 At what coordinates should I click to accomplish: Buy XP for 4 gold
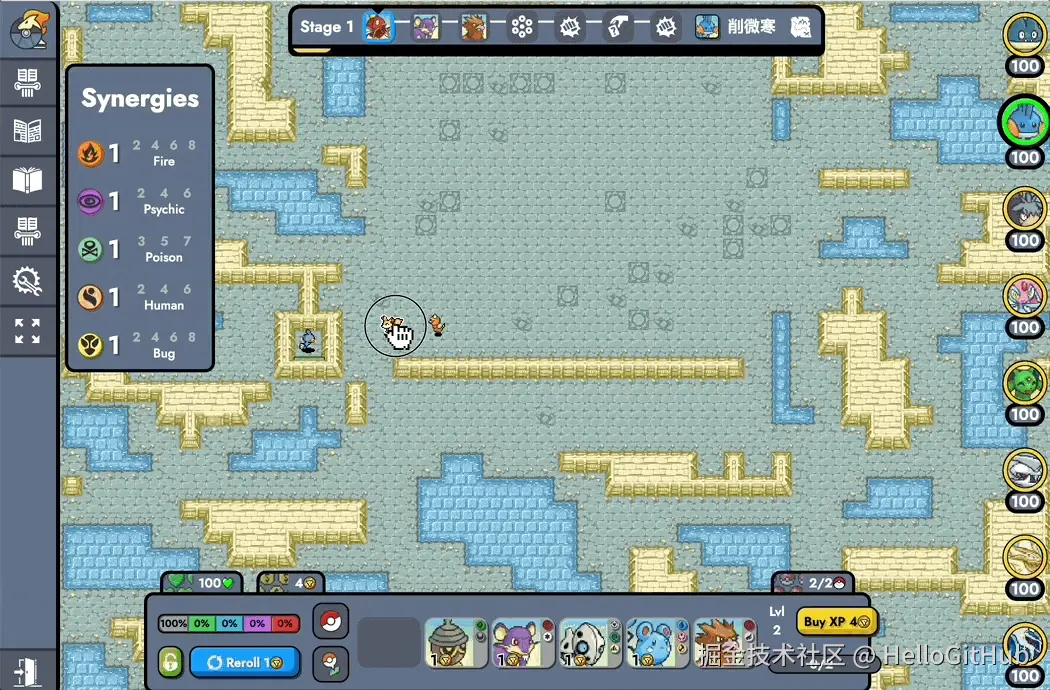(836, 622)
